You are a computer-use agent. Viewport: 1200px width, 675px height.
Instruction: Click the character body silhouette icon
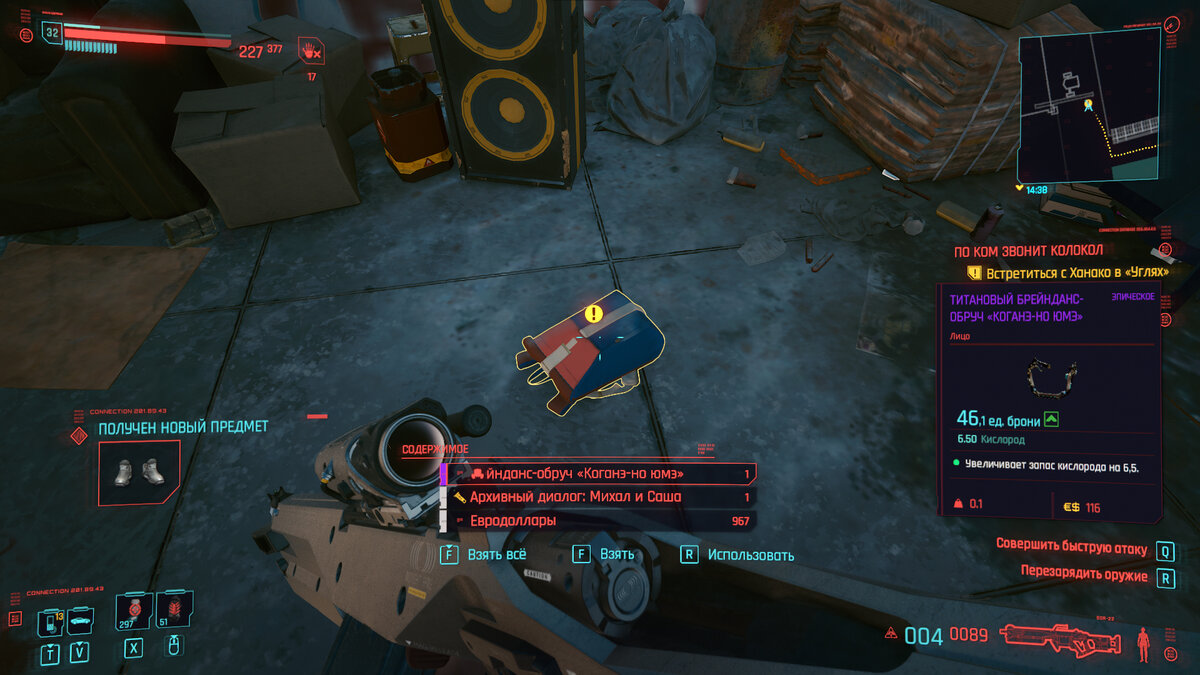coord(1143,641)
